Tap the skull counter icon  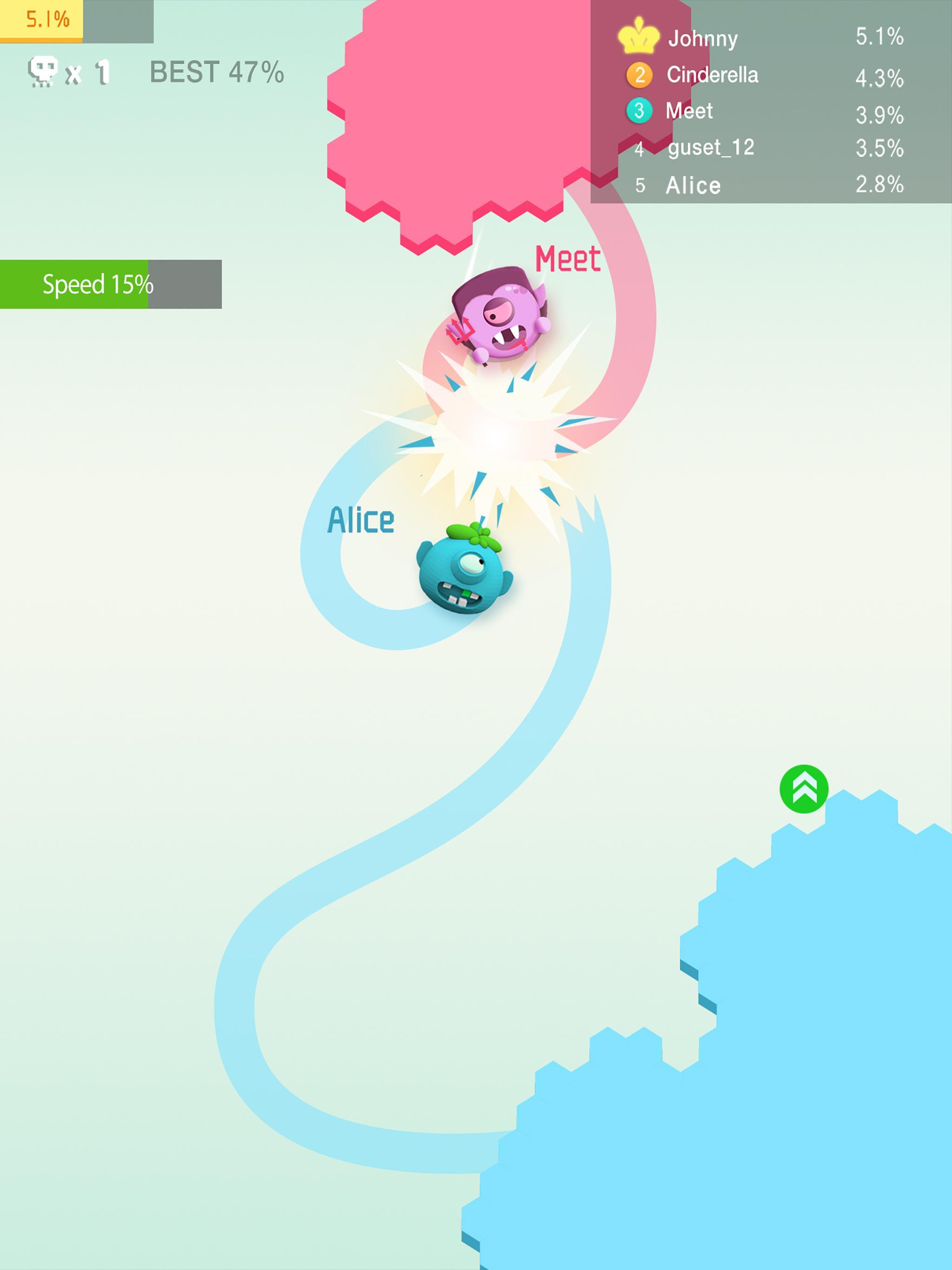point(43,69)
